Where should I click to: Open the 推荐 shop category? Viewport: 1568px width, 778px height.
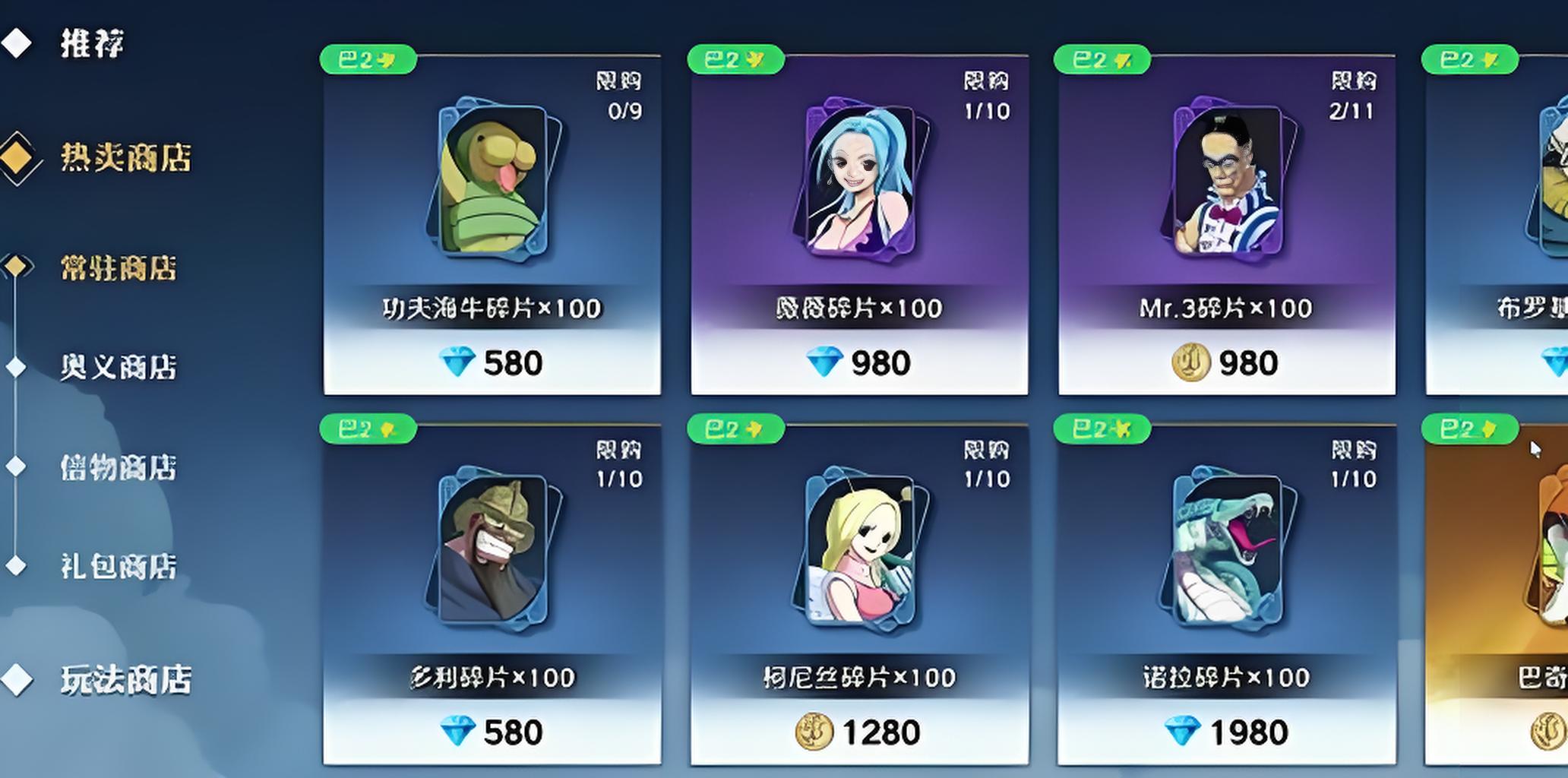click(x=91, y=43)
